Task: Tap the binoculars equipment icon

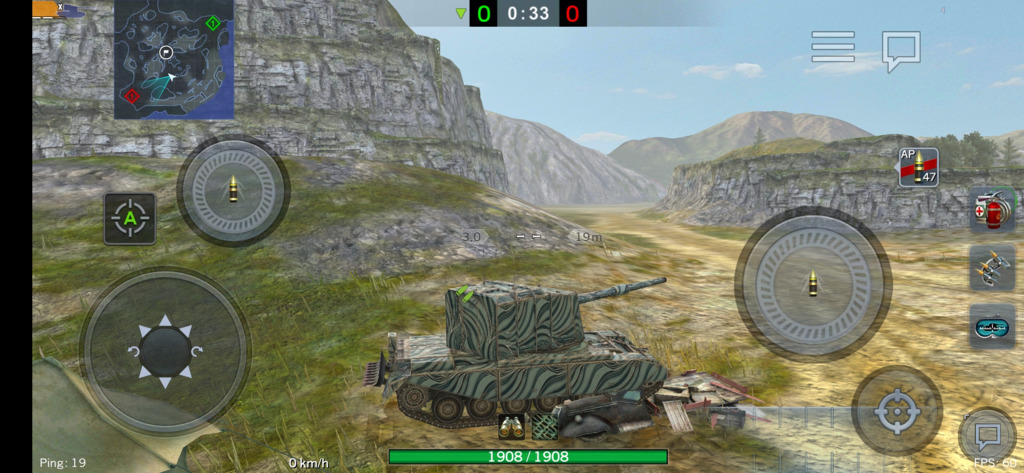Action: [x=512, y=427]
